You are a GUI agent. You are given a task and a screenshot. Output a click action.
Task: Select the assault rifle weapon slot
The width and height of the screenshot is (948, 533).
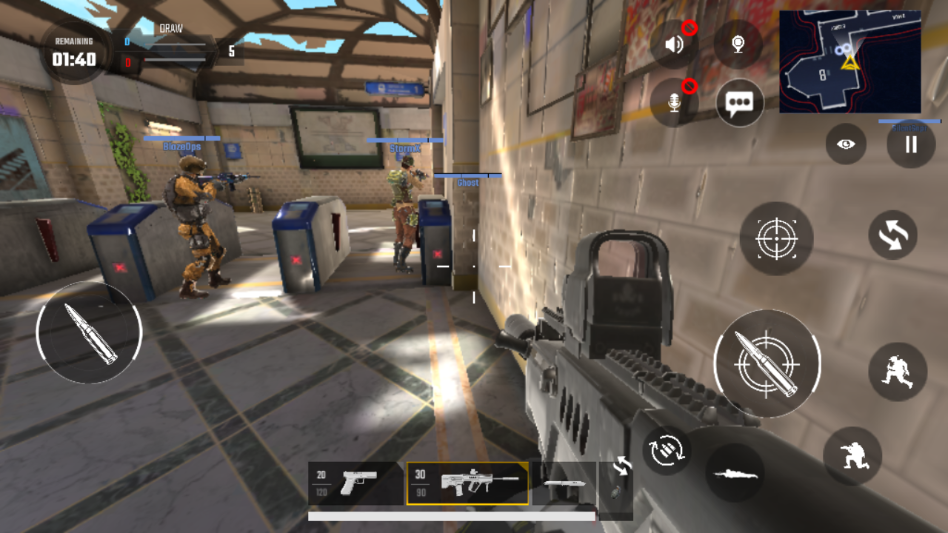coord(468,483)
